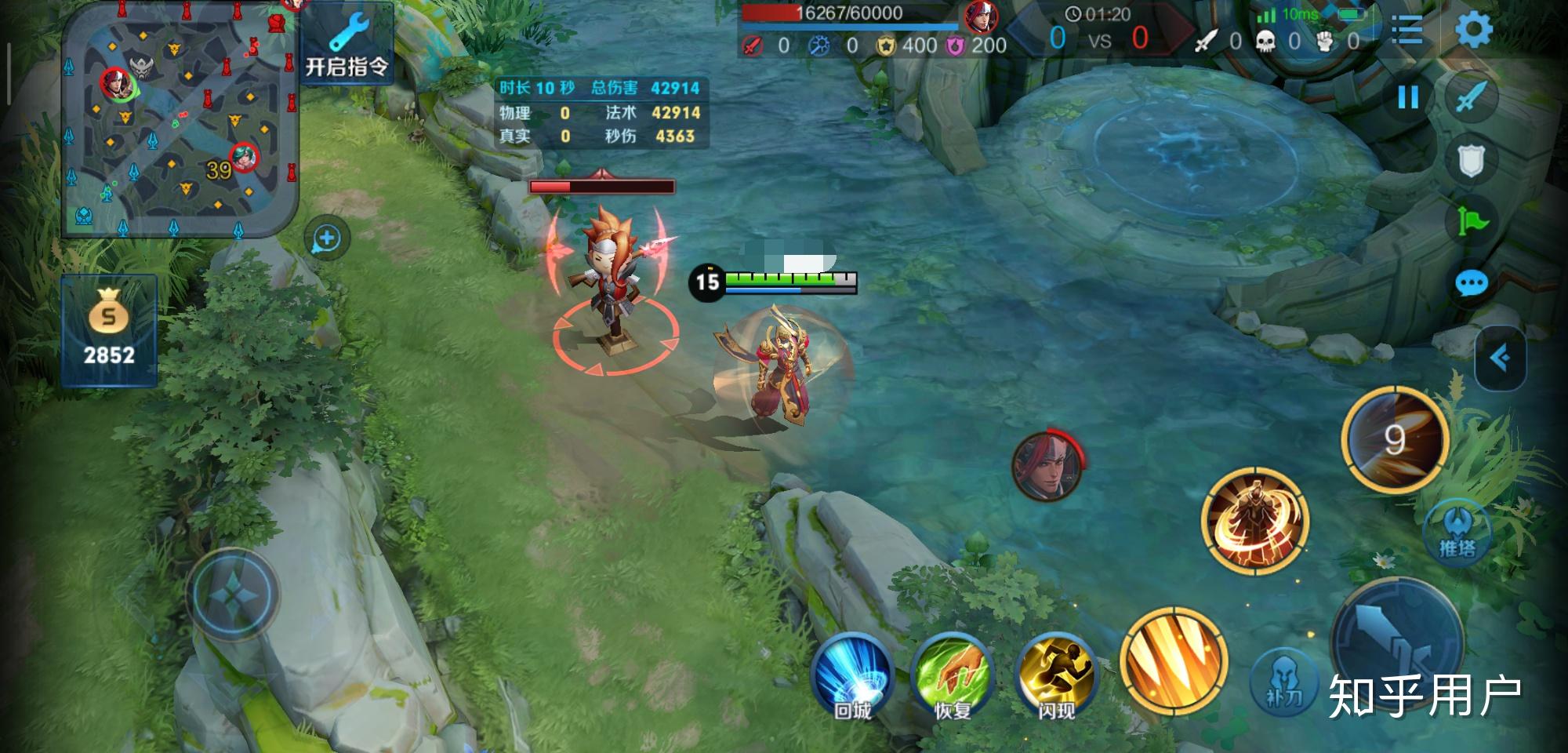Select the skill on 9-second cooldown
The height and width of the screenshot is (753, 1568).
click(x=1395, y=439)
